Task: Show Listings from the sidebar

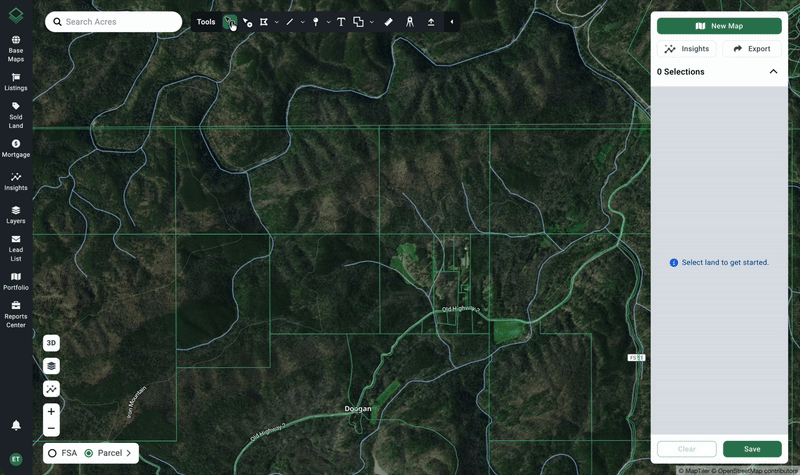Action: [16, 80]
